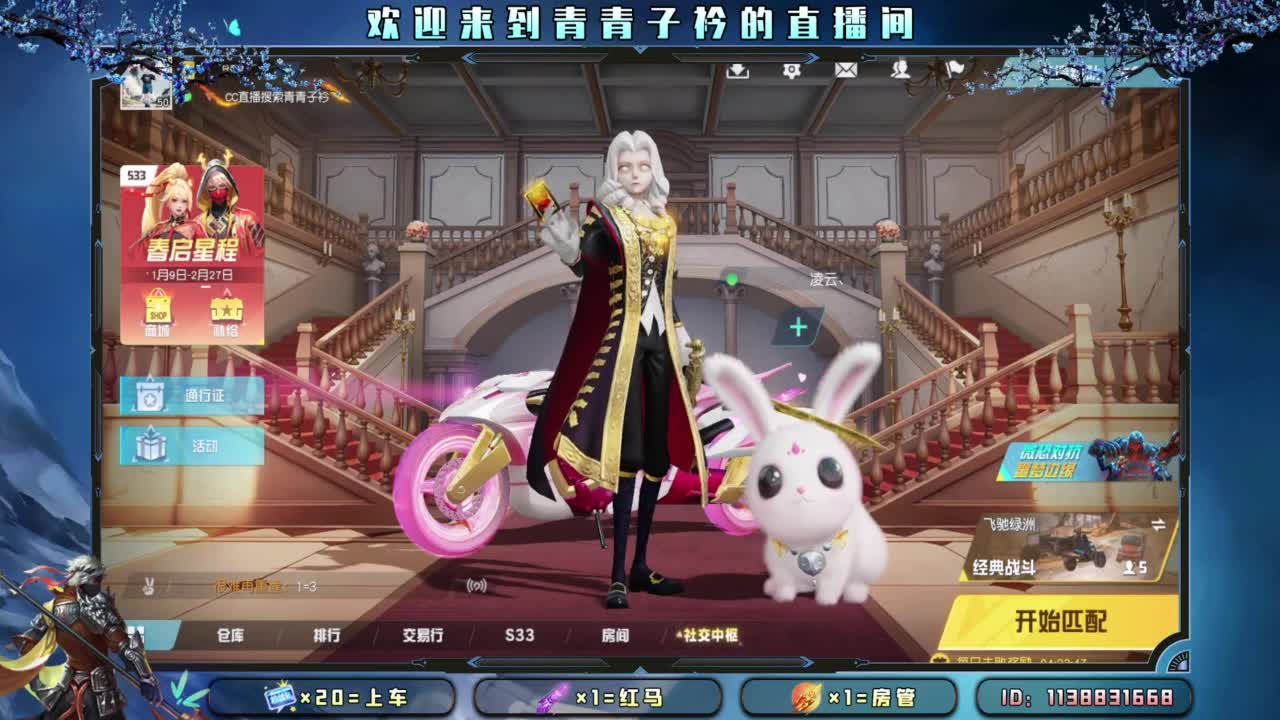Open the settings gear icon
This screenshot has height=720, width=1280.
(793, 70)
